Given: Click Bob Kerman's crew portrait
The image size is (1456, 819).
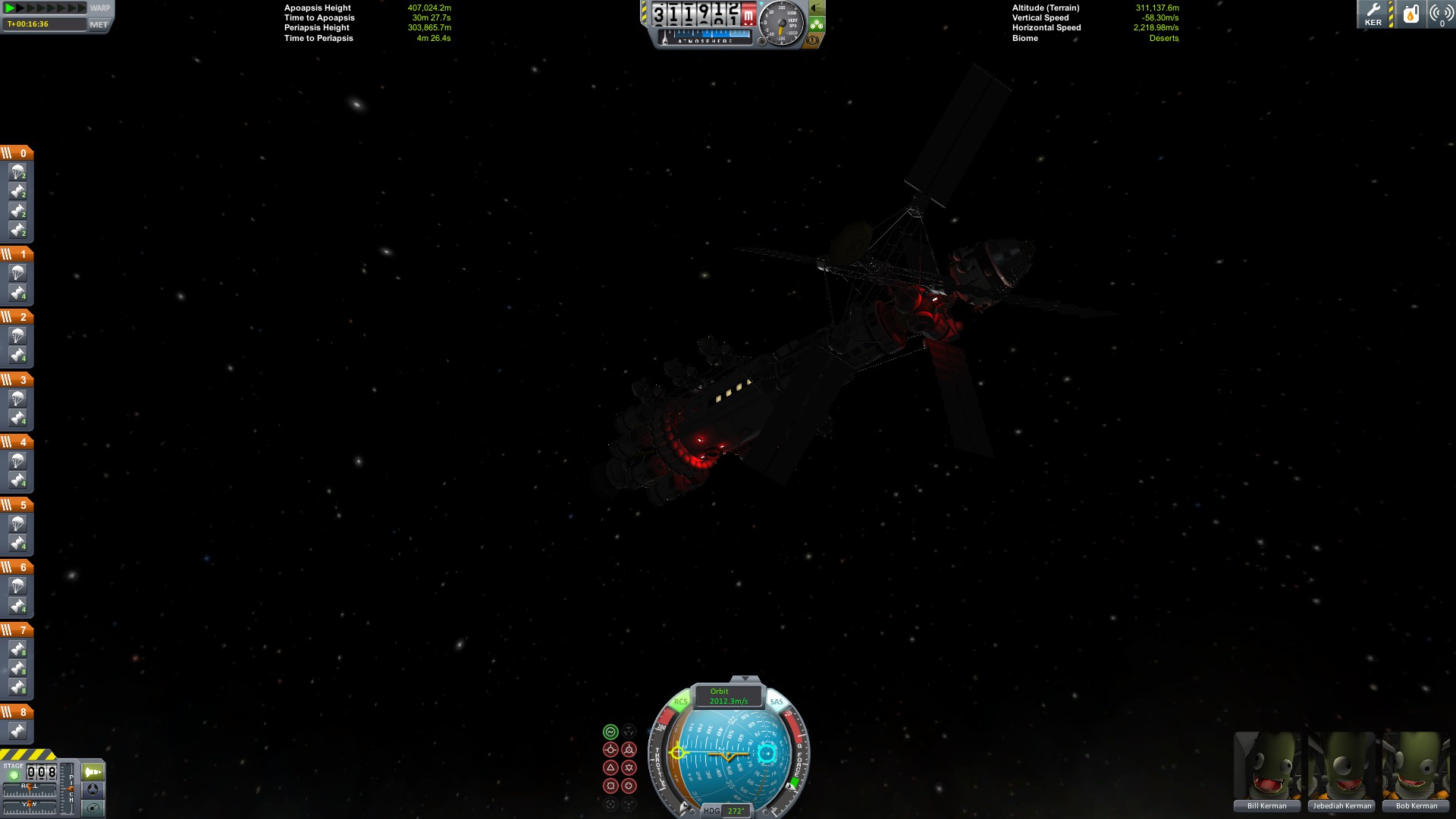Looking at the screenshot, I should tap(1416, 766).
